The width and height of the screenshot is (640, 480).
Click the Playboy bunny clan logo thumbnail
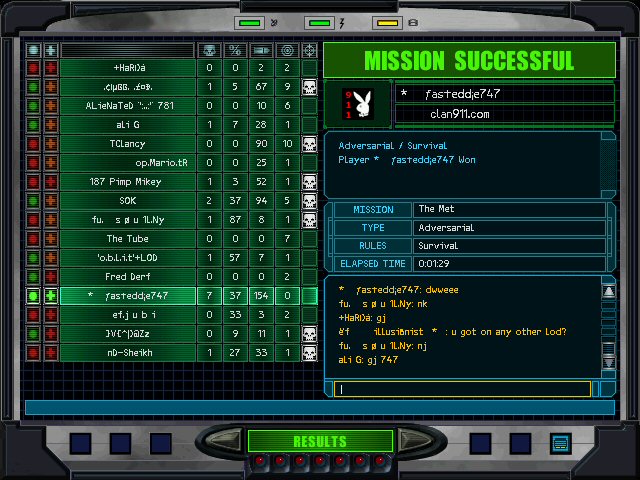(x=357, y=104)
